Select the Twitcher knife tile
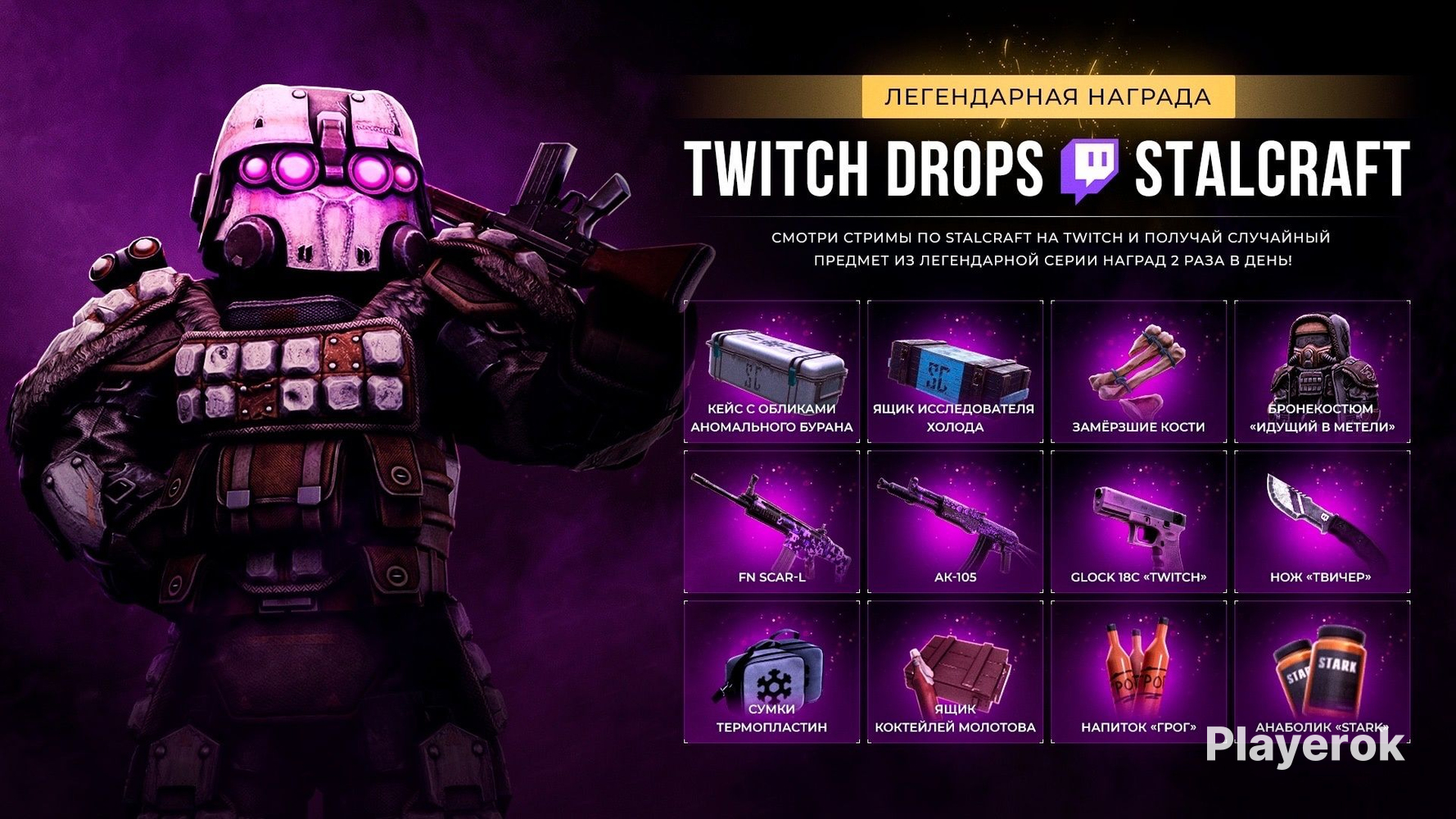1456x819 pixels. coord(1322,522)
